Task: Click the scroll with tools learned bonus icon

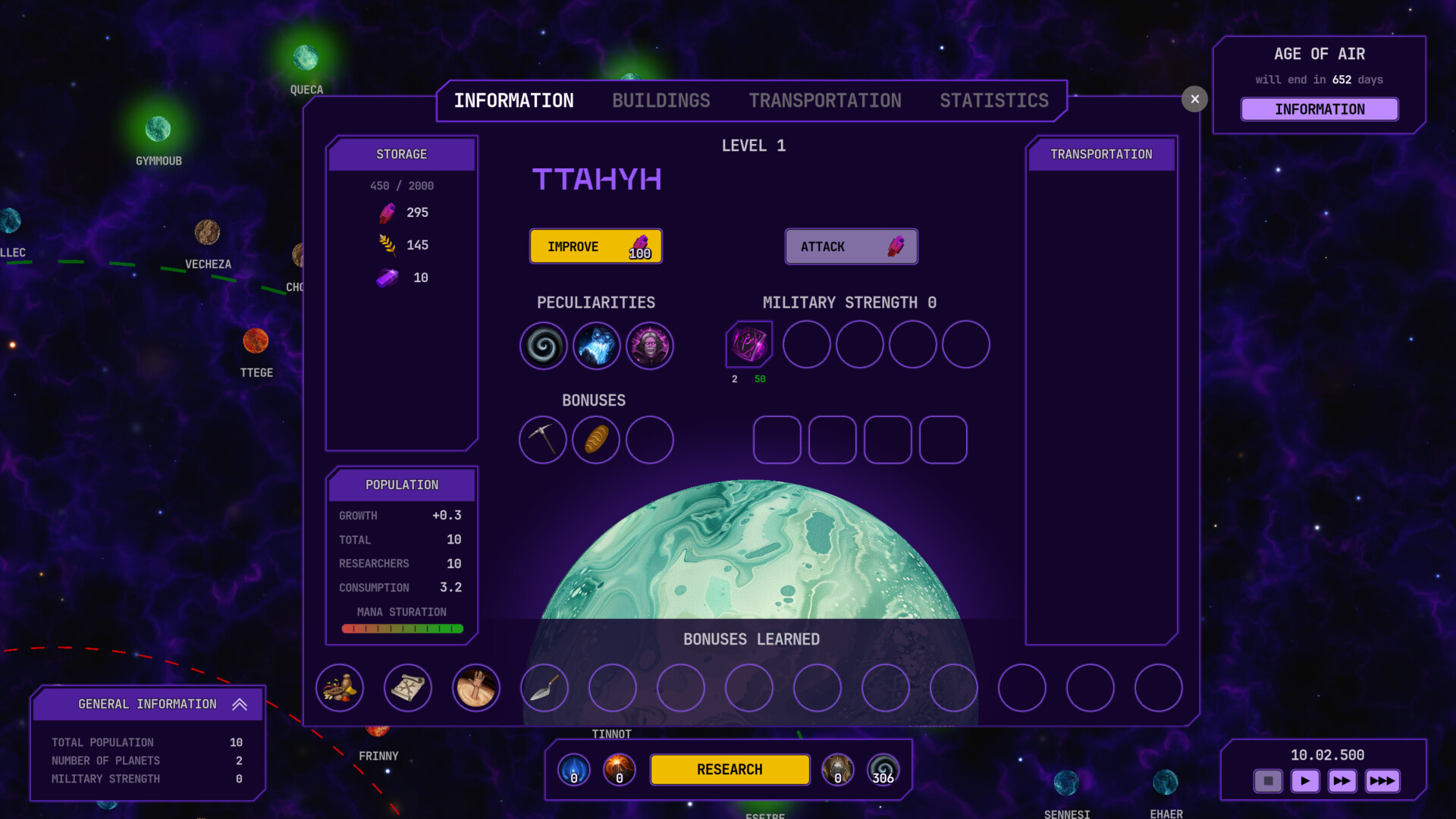Action: (408, 688)
